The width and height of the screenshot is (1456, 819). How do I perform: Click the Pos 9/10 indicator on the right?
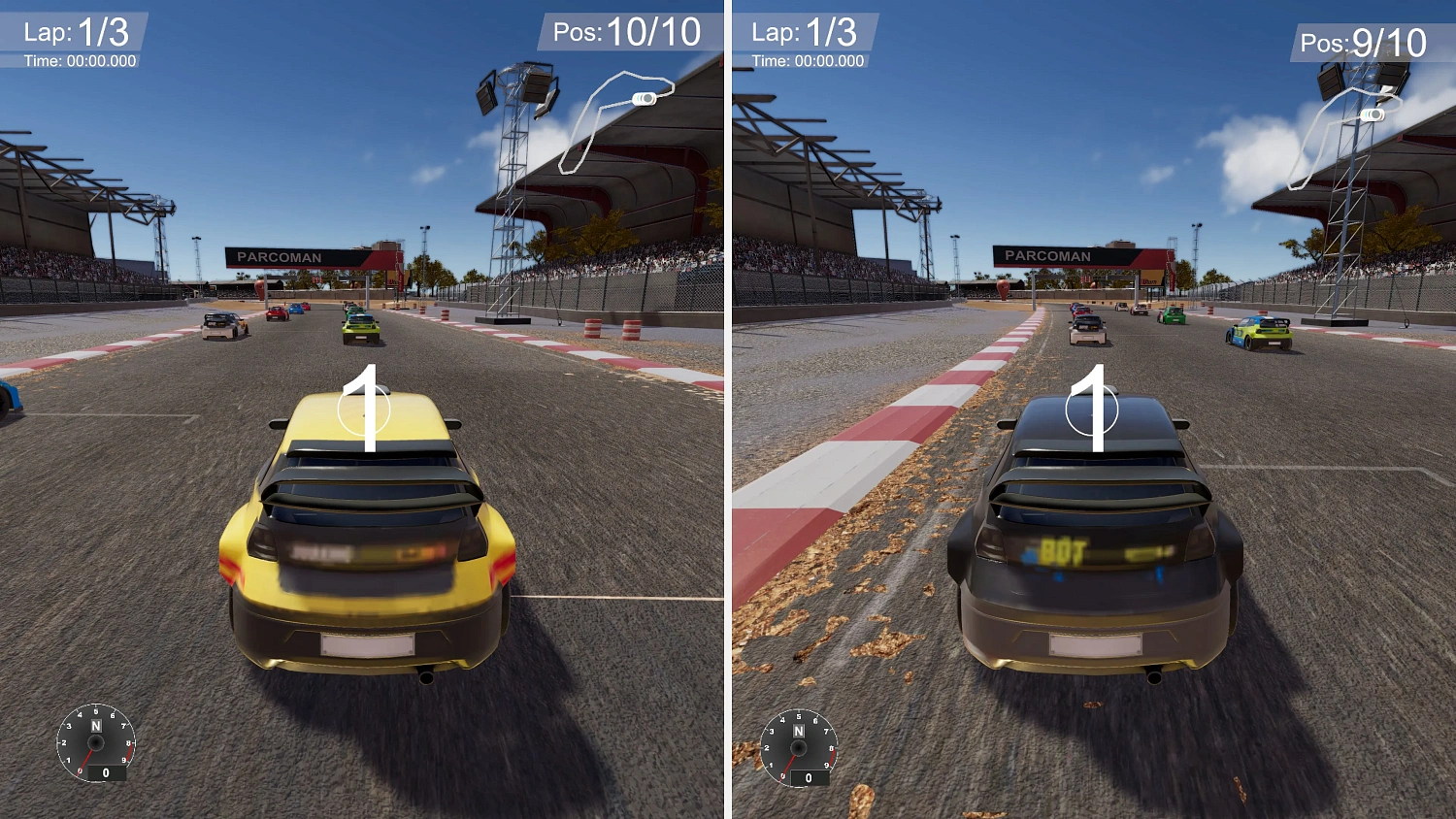pos(1361,42)
